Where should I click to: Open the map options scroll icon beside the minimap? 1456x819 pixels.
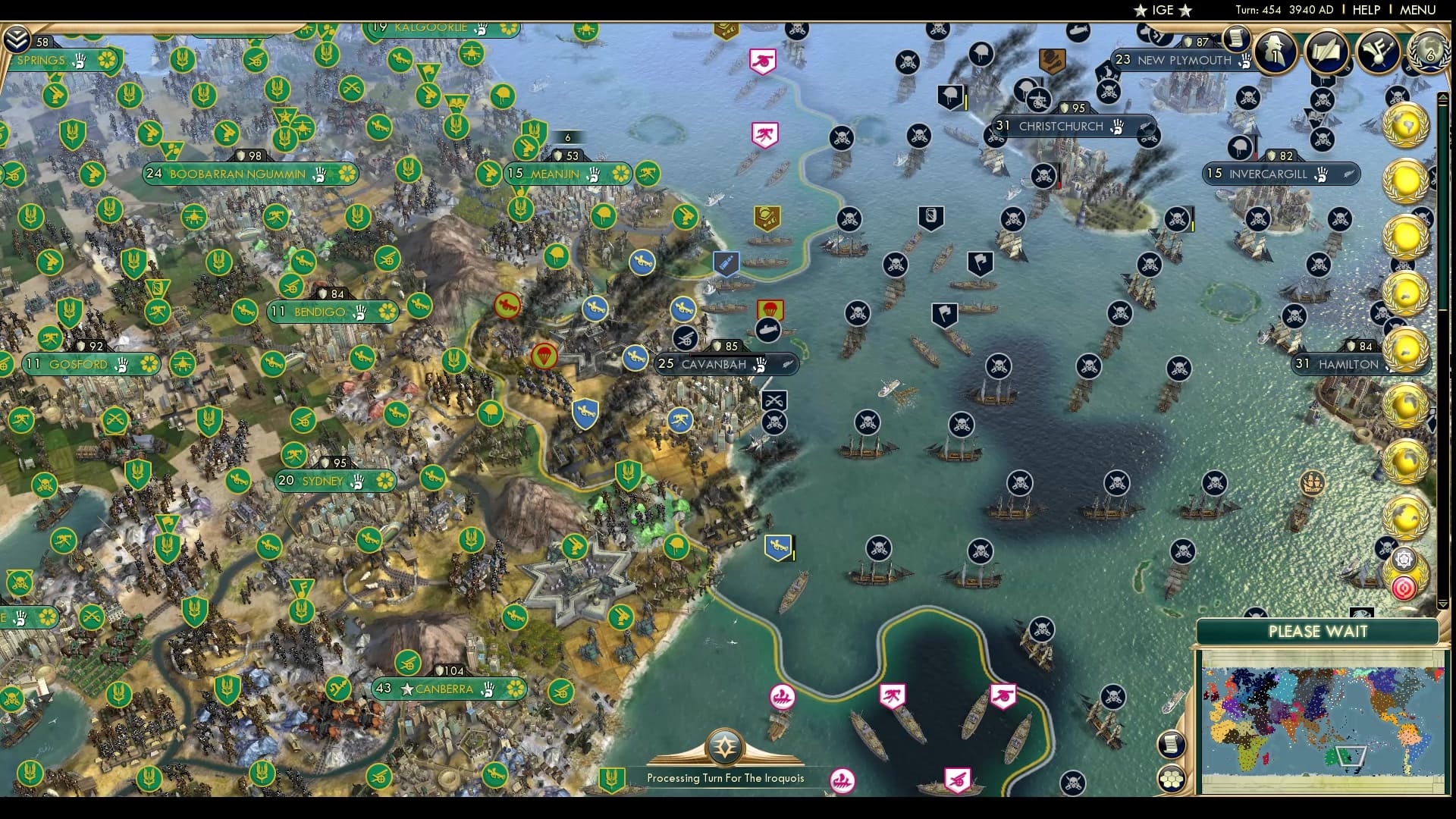coord(1171,744)
